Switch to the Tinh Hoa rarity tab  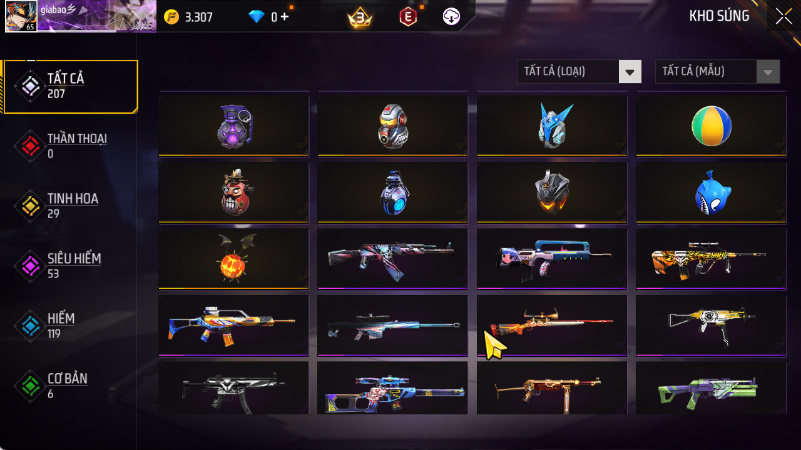[x=70, y=205]
